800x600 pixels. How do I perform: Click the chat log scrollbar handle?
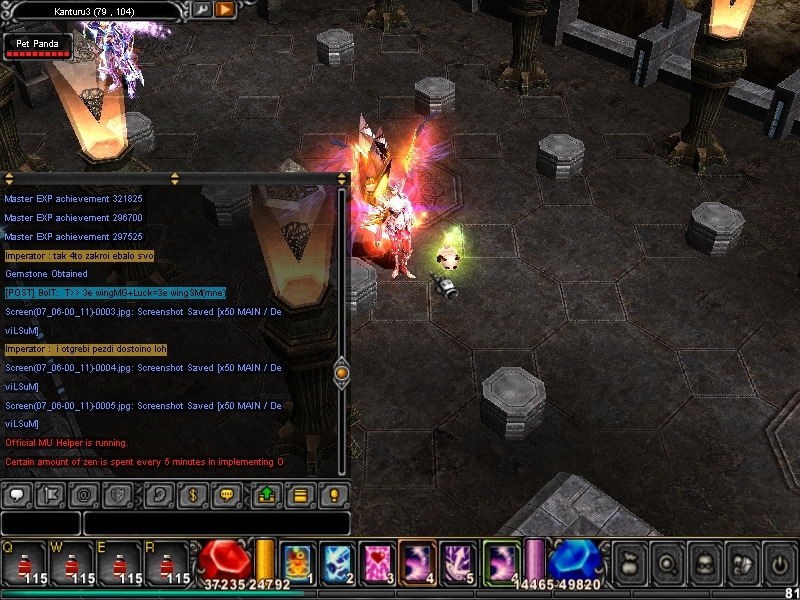pyautogui.click(x=341, y=373)
